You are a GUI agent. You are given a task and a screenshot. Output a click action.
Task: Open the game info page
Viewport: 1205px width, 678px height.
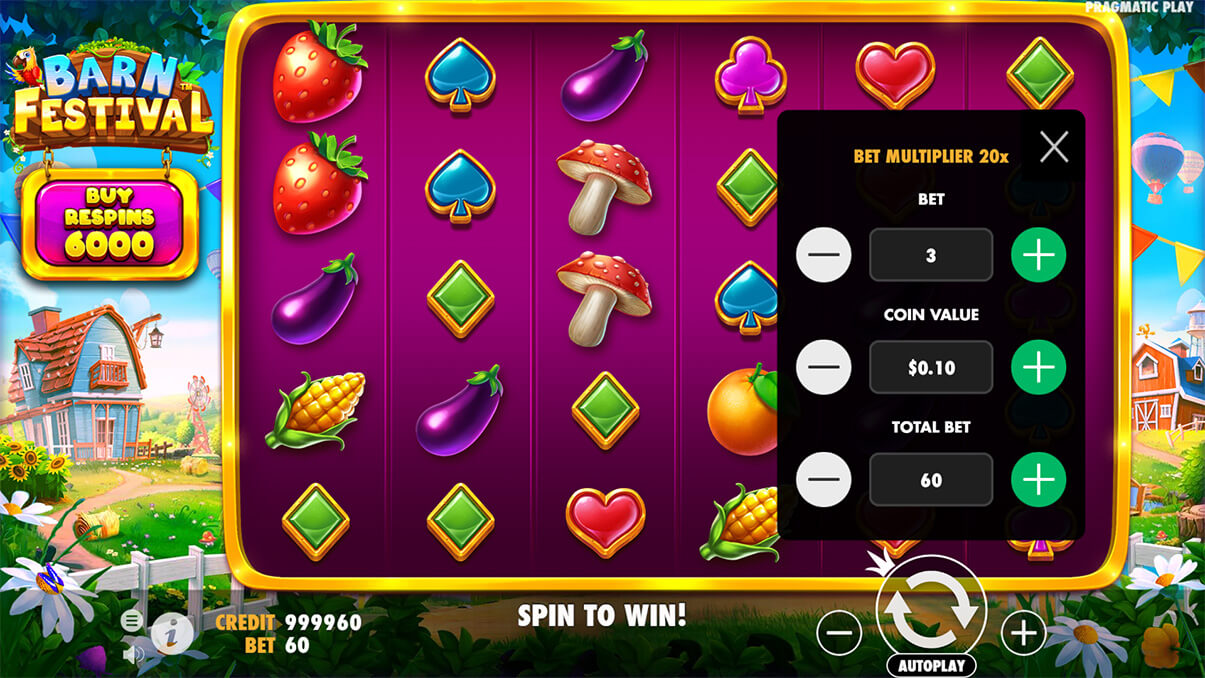(172, 632)
